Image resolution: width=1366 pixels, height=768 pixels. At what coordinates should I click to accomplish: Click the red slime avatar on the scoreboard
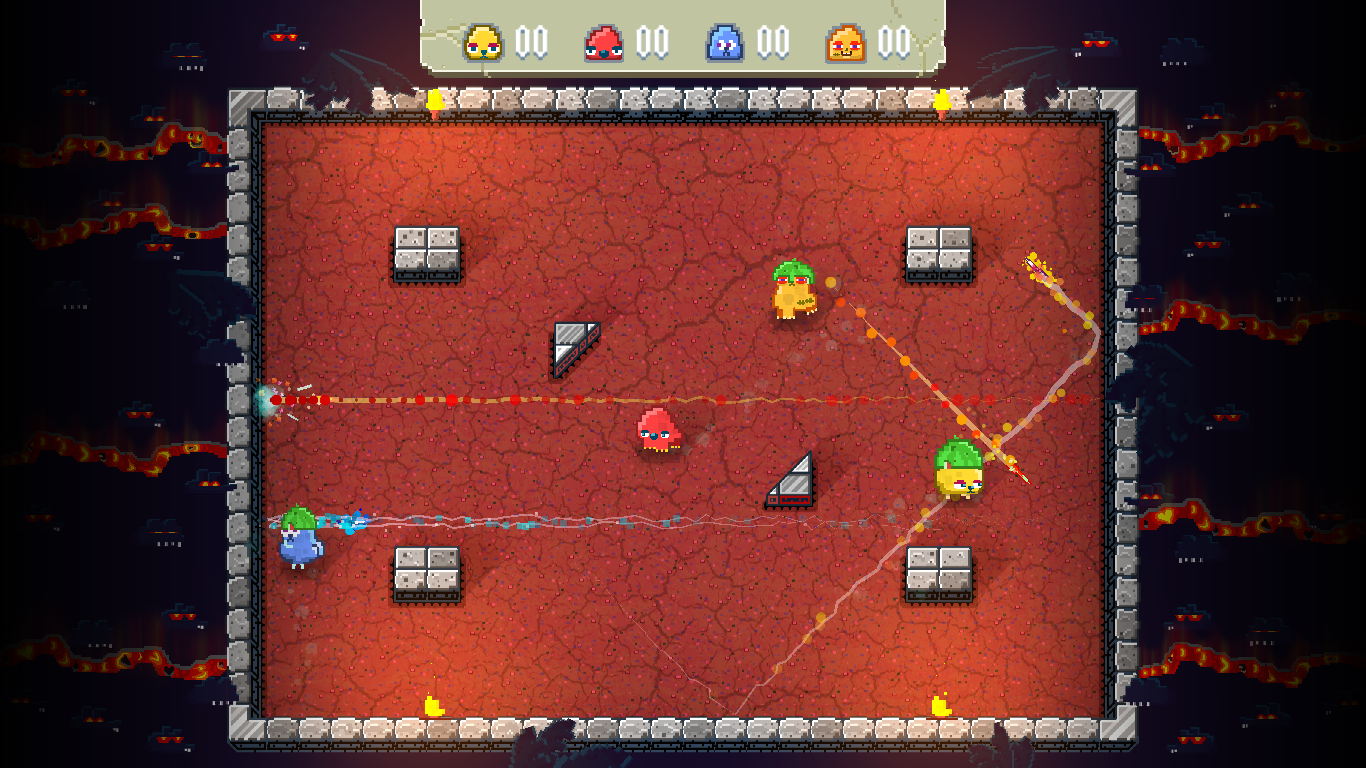pyautogui.click(x=604, y=43)
